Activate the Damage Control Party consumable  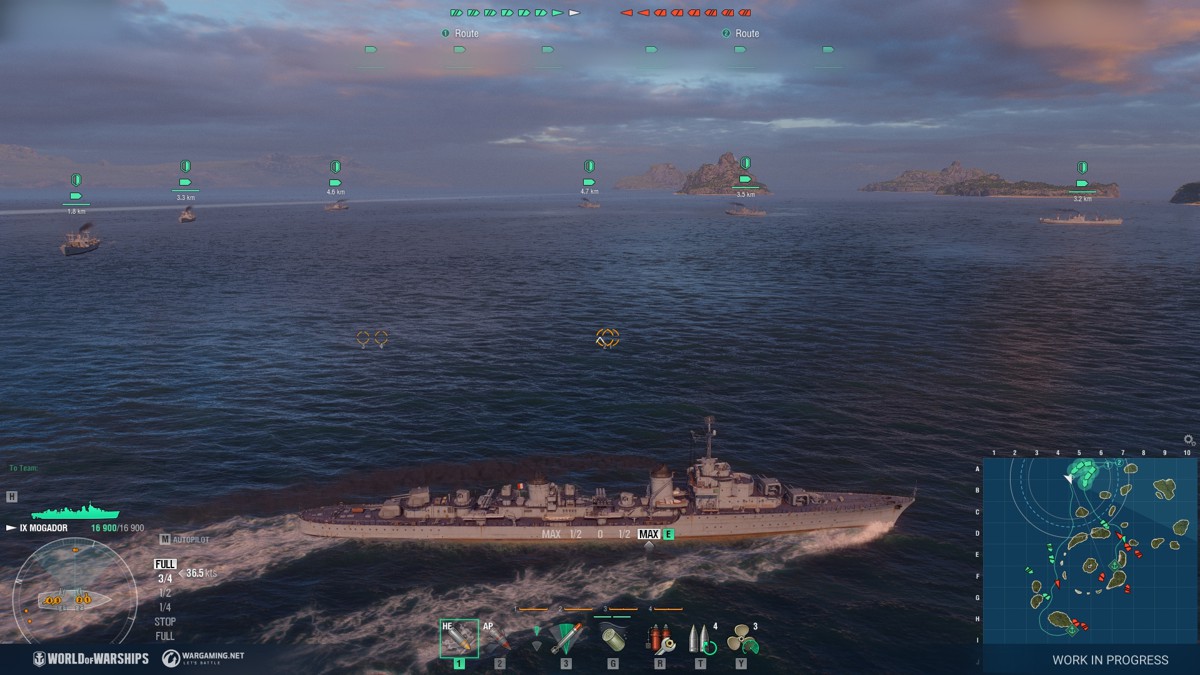pos(660,638)
